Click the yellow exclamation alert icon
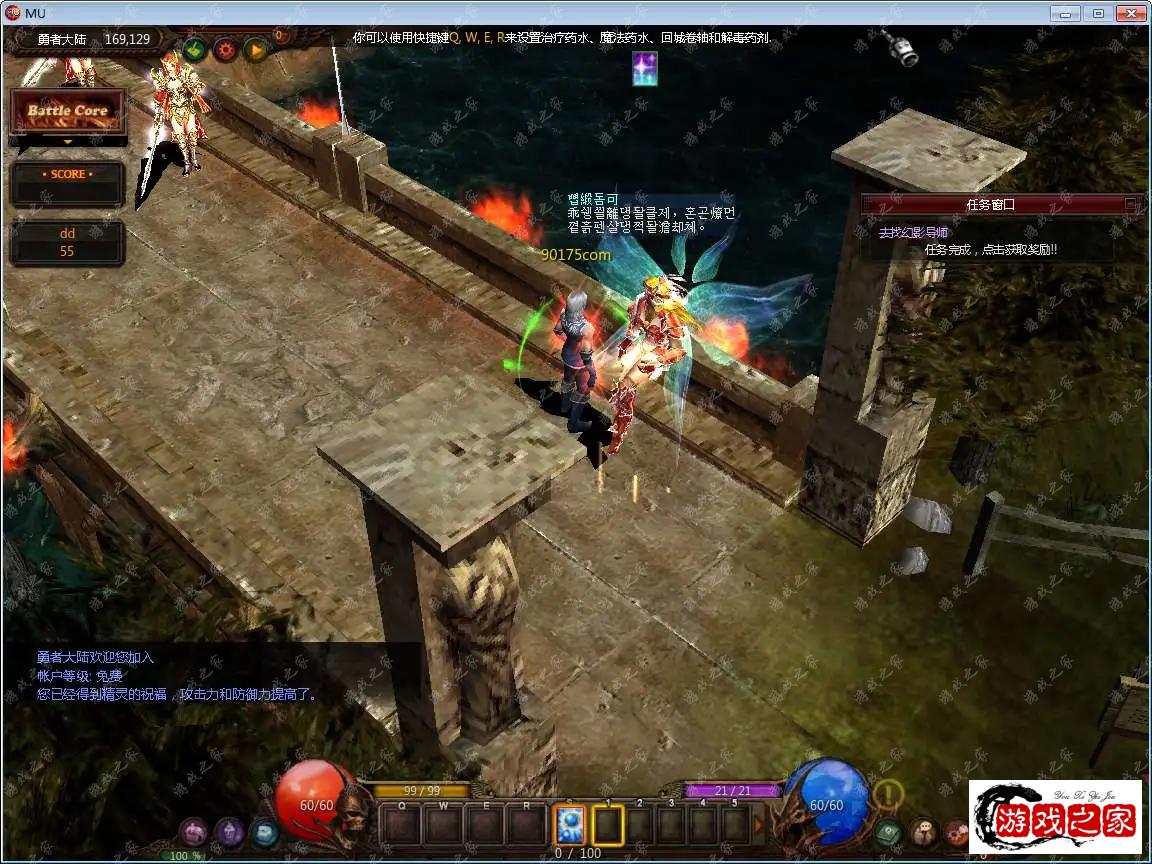This screenshot has width=1152, height=864. pos(888,795)
